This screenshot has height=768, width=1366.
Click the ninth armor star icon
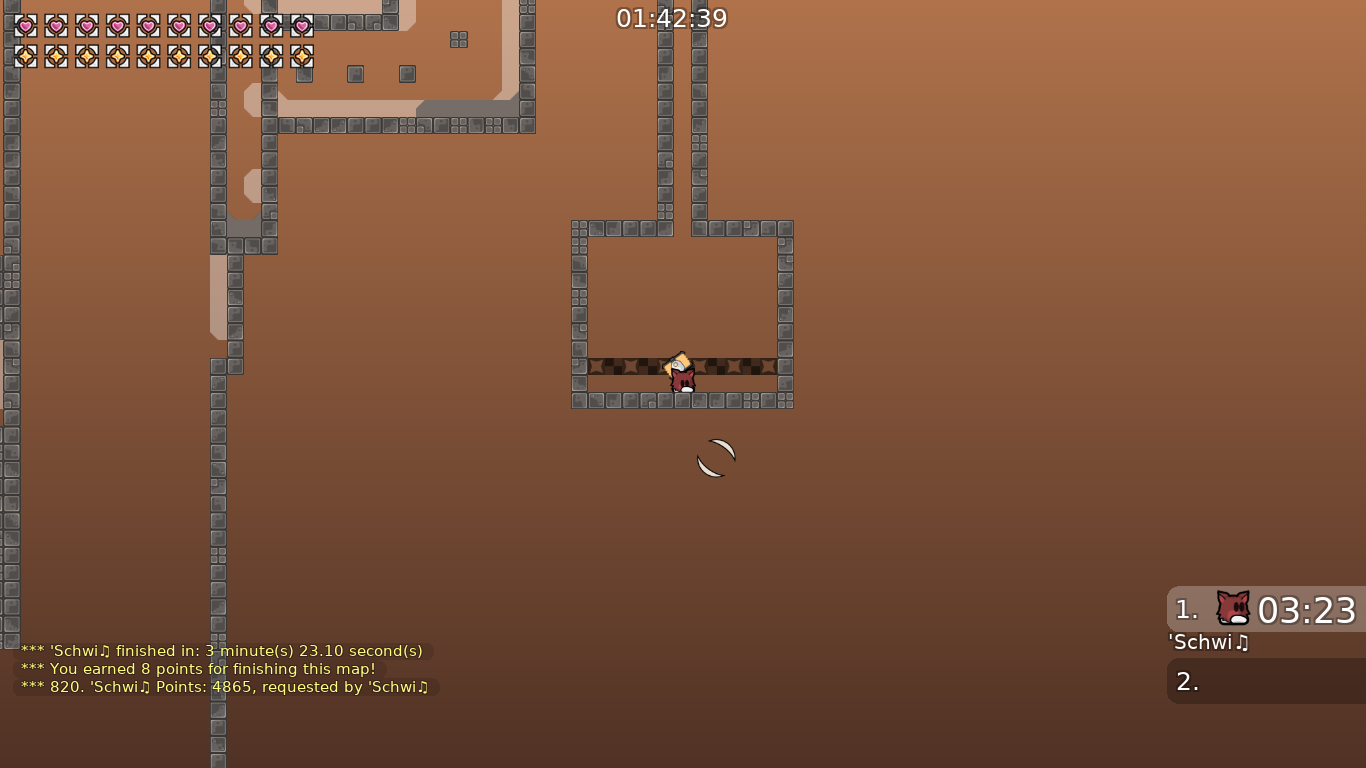271,57
